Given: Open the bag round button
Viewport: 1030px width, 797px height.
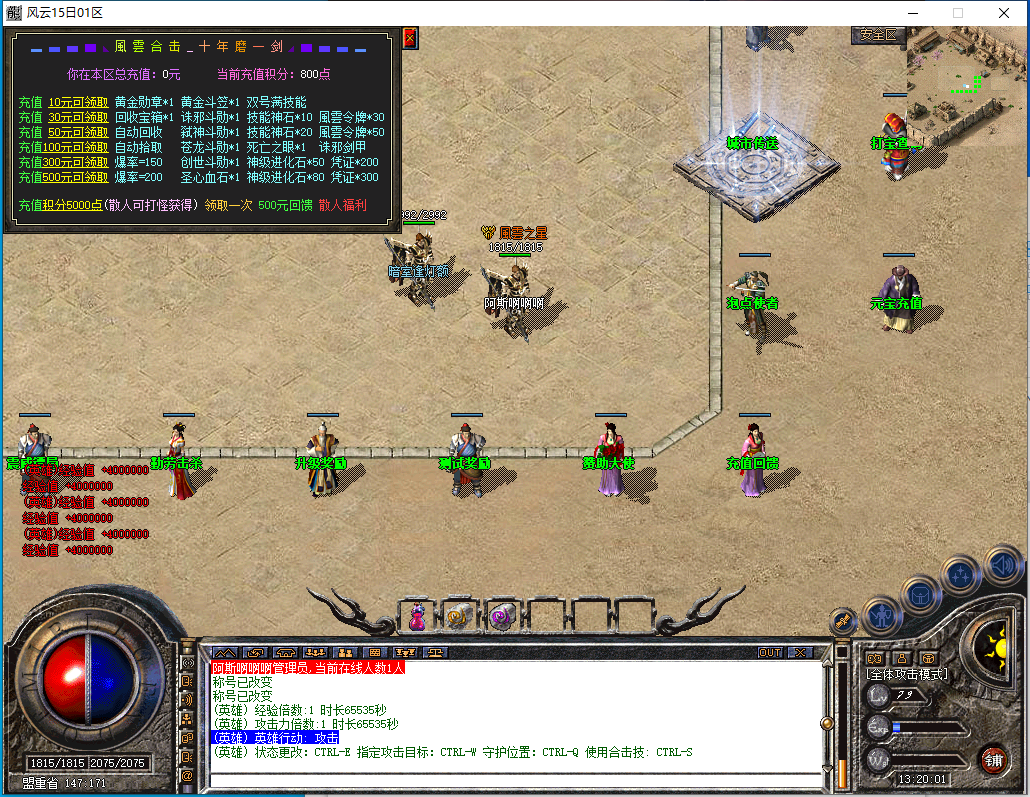Looking at the screenshot, I should pos(920,594).
